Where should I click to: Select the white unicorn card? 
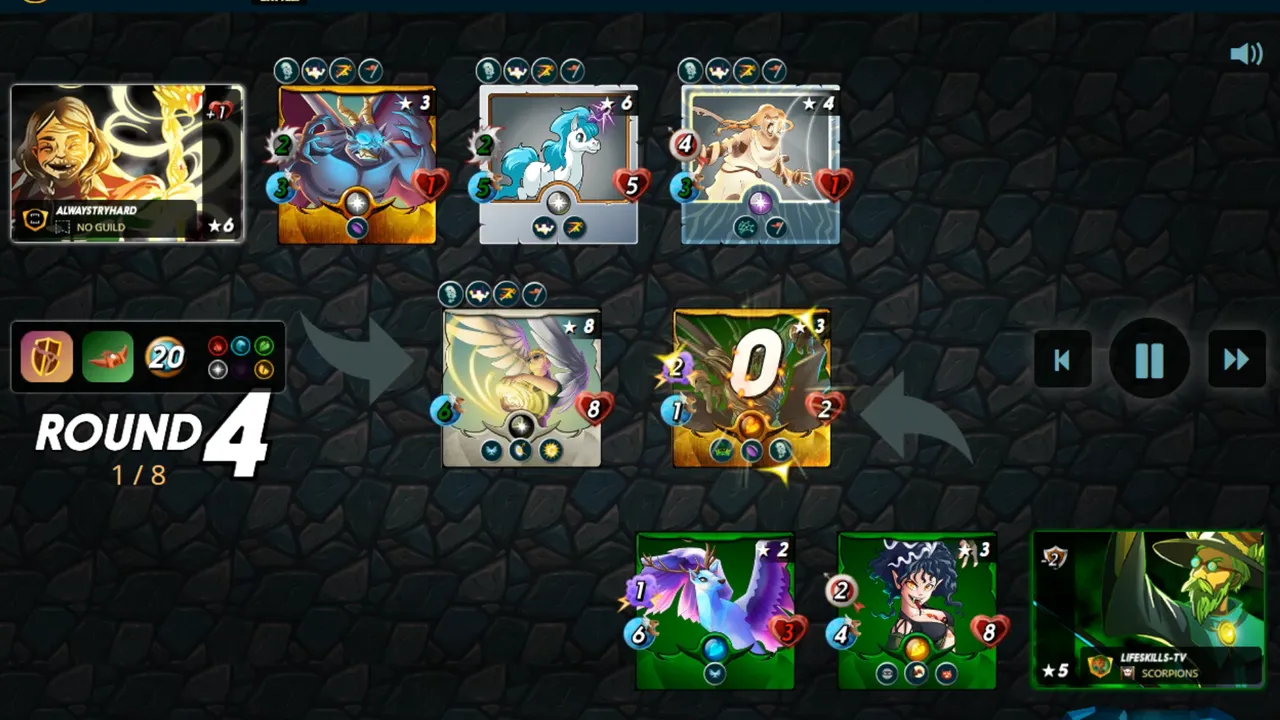(558, 165)
